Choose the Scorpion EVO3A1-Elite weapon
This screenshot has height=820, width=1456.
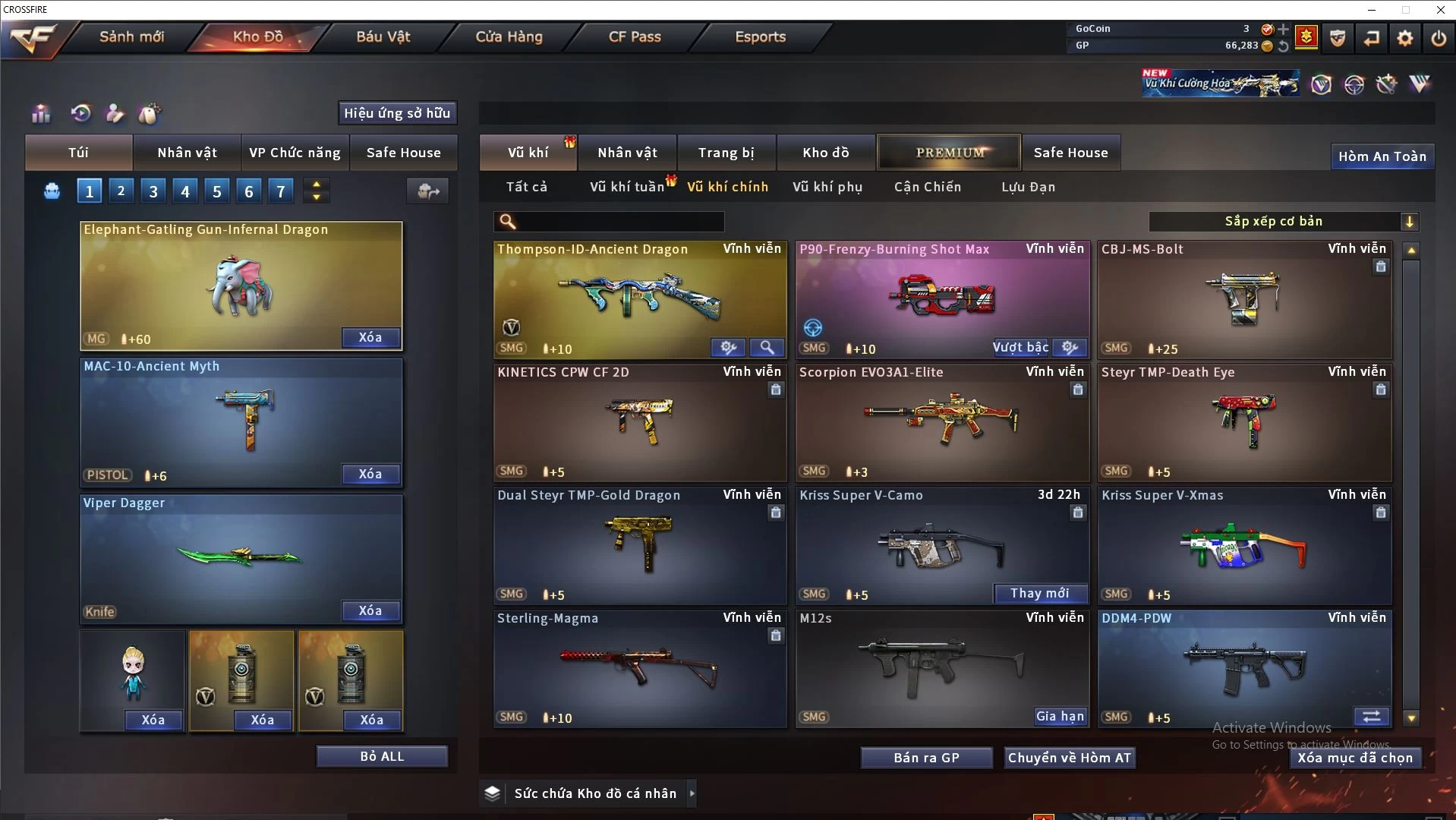[x=941, y=421]
